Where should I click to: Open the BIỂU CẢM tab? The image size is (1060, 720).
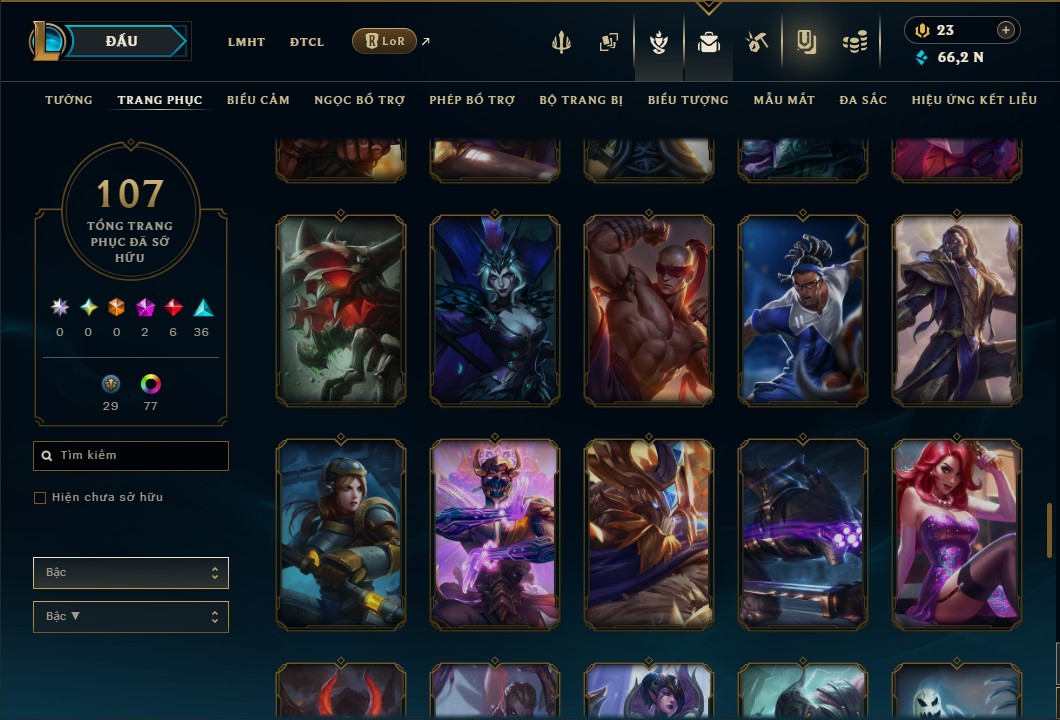pyautogui.click(x=258, y=100)
